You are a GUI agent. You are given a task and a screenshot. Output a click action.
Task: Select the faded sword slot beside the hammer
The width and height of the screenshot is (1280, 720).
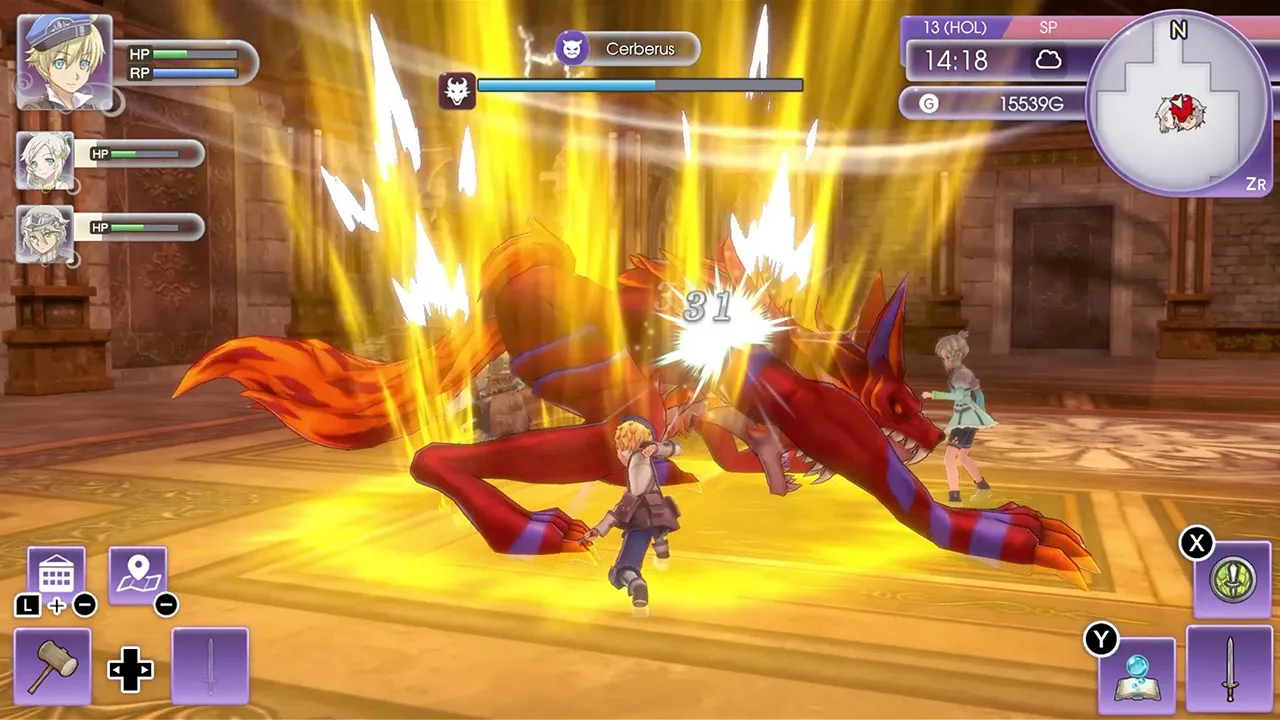click(210, 667)
